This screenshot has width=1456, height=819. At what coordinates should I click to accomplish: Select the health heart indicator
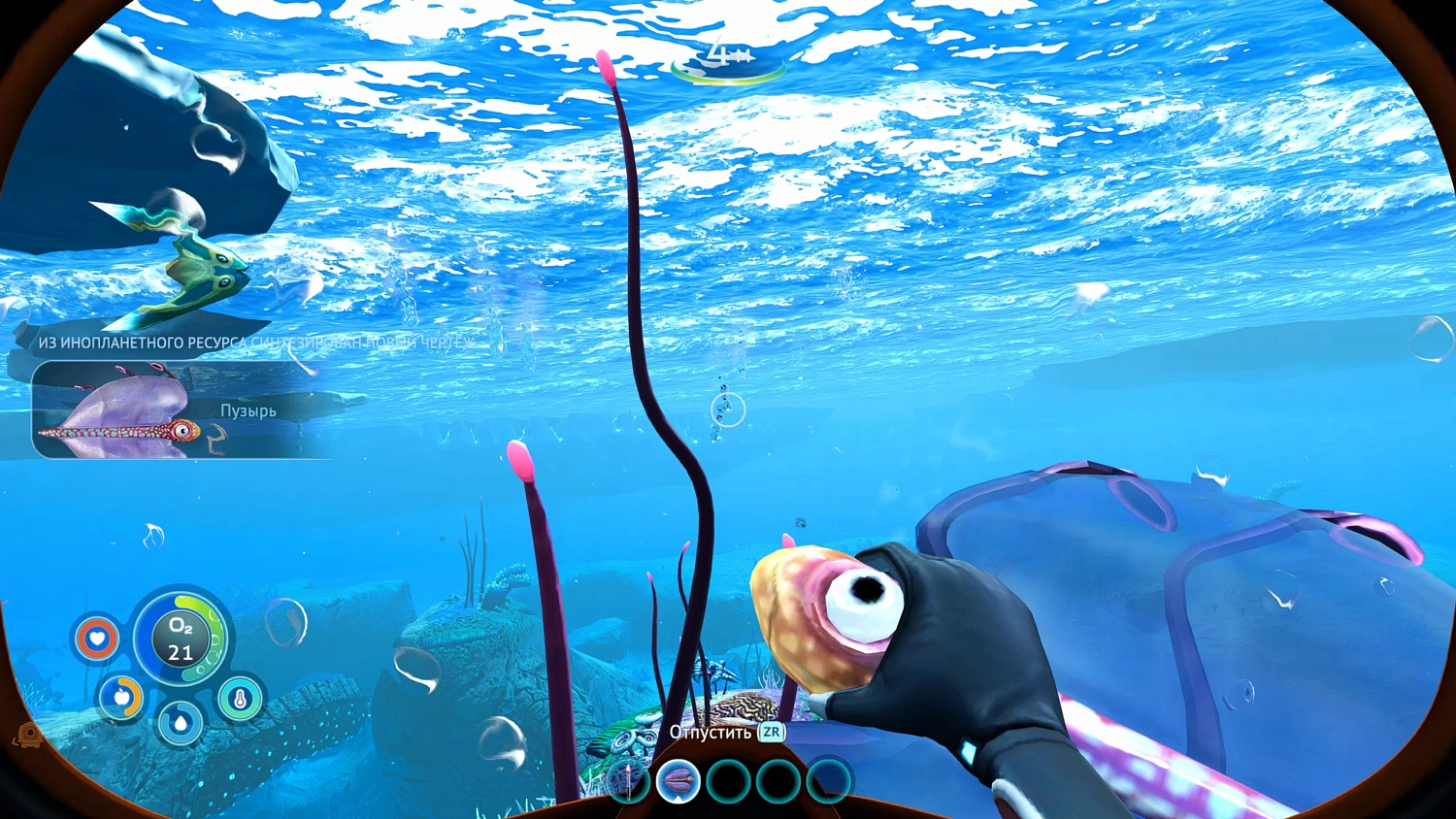pyautogui.click(x=96, y=638)
